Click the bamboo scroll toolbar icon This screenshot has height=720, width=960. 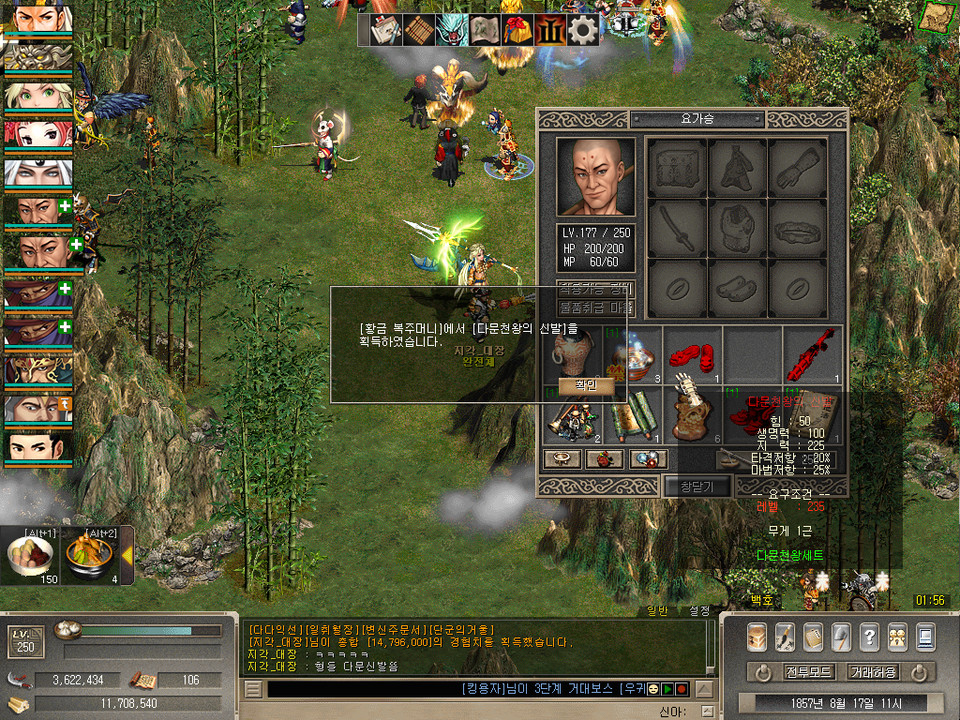tap(418, 29)
